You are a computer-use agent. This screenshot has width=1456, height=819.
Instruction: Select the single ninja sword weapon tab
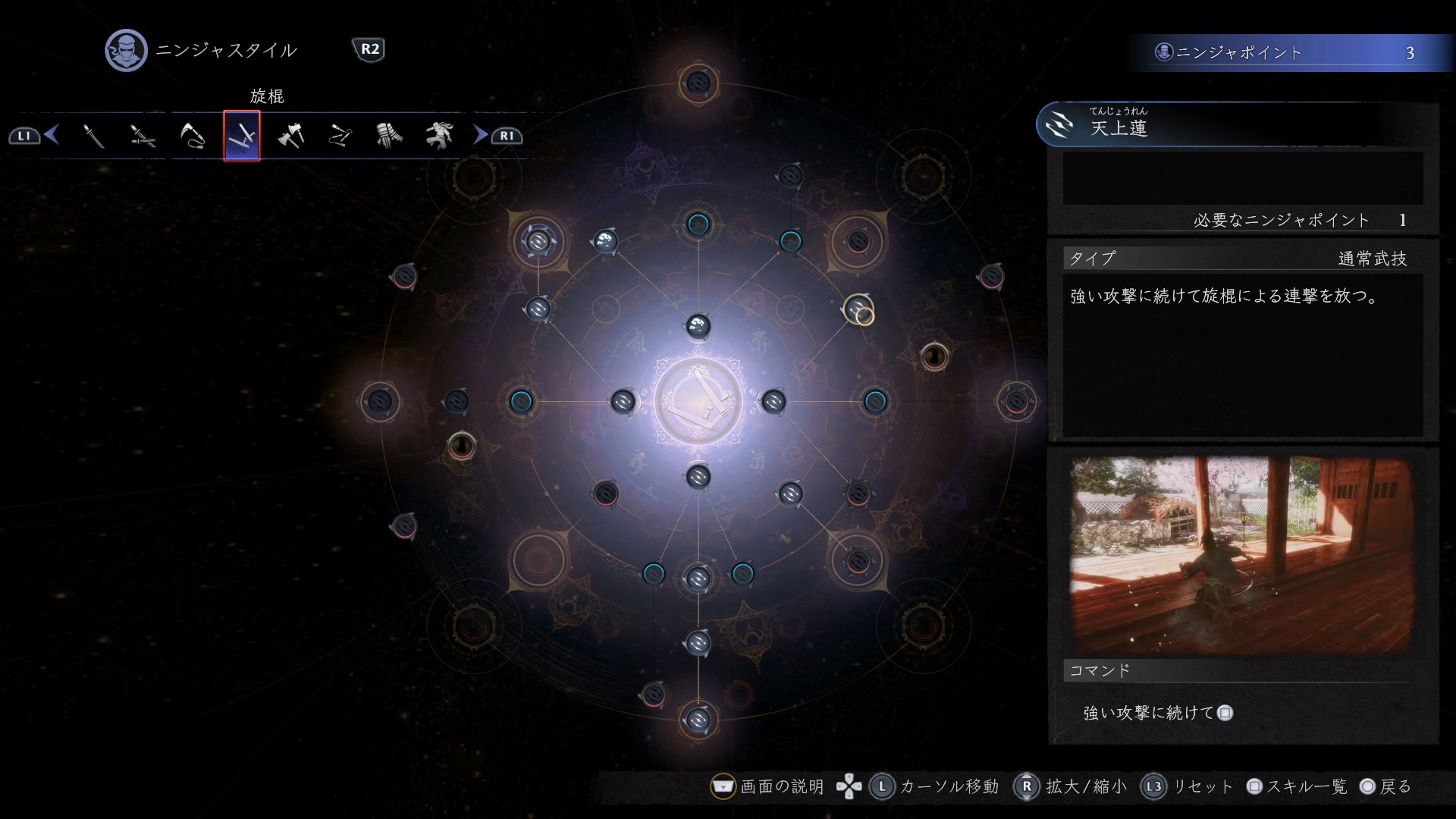click(x=93, y=136)
